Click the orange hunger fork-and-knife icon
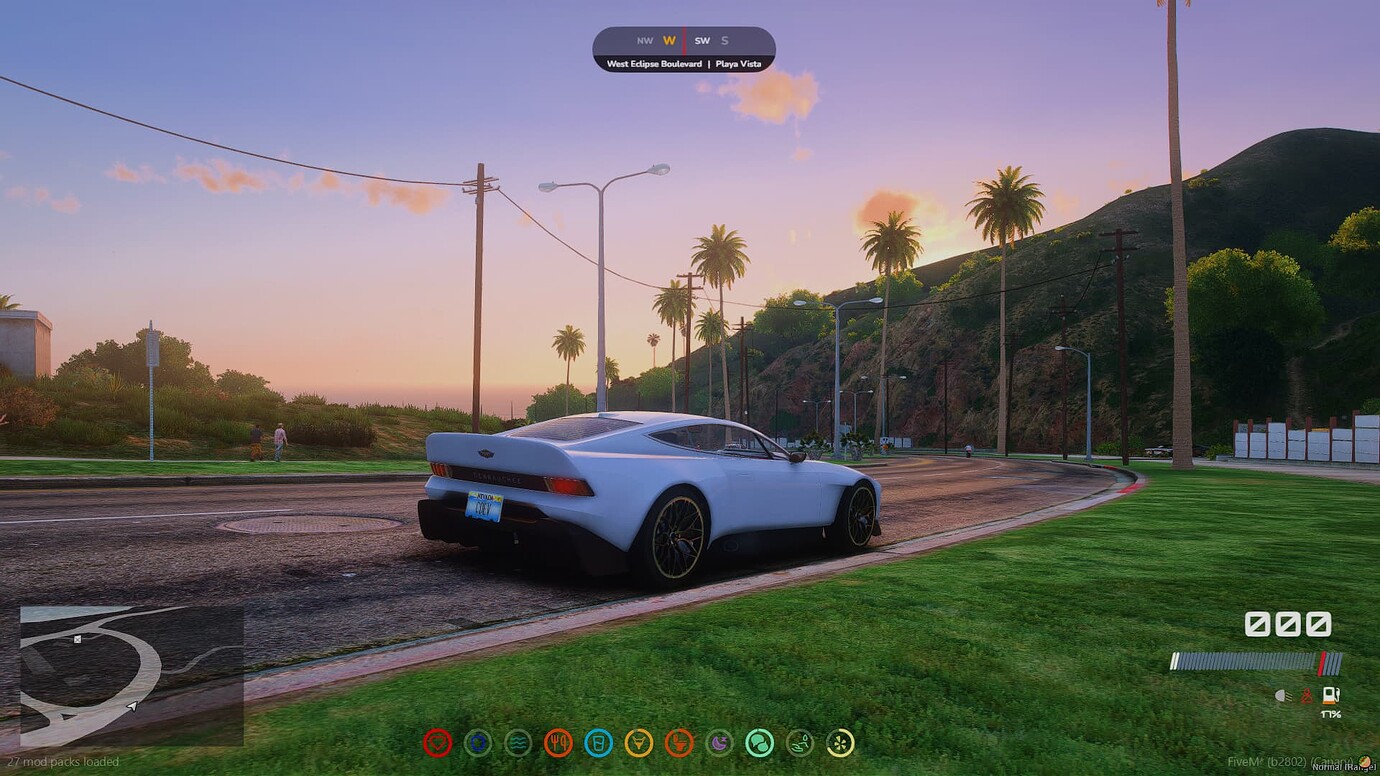The height and width of the screenshot is (776, 1380). pyautogui.click(x=558, y=742)
